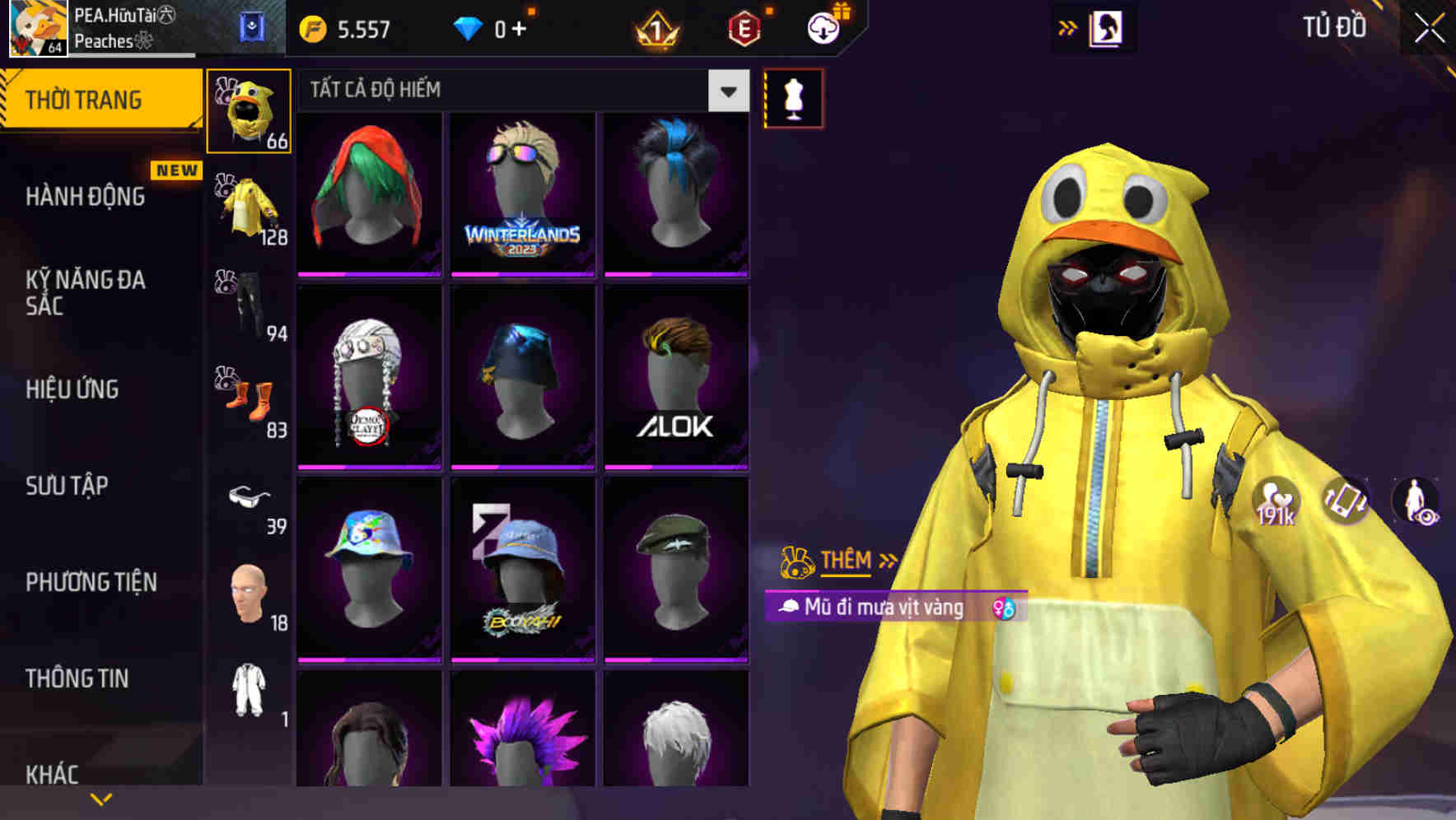
Task: Select the hat category icon showing 66 items
Action: click(x=247, y=111)
